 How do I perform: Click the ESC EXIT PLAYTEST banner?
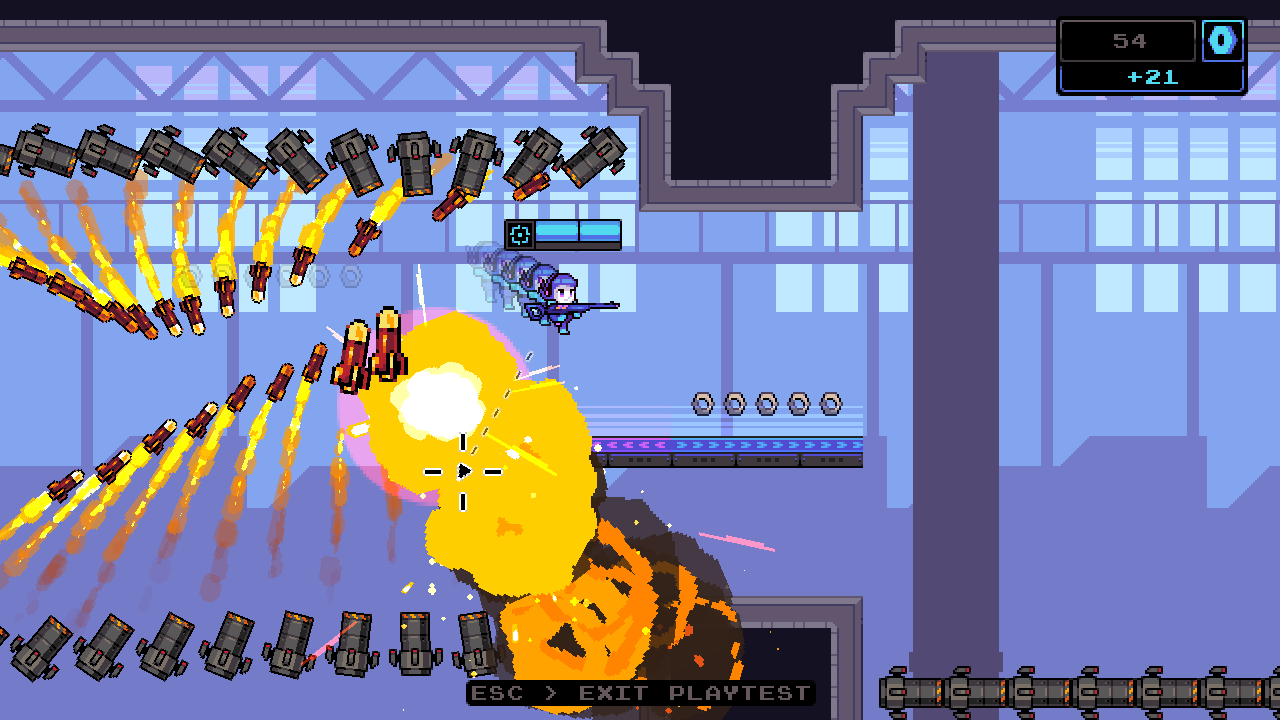640,693
